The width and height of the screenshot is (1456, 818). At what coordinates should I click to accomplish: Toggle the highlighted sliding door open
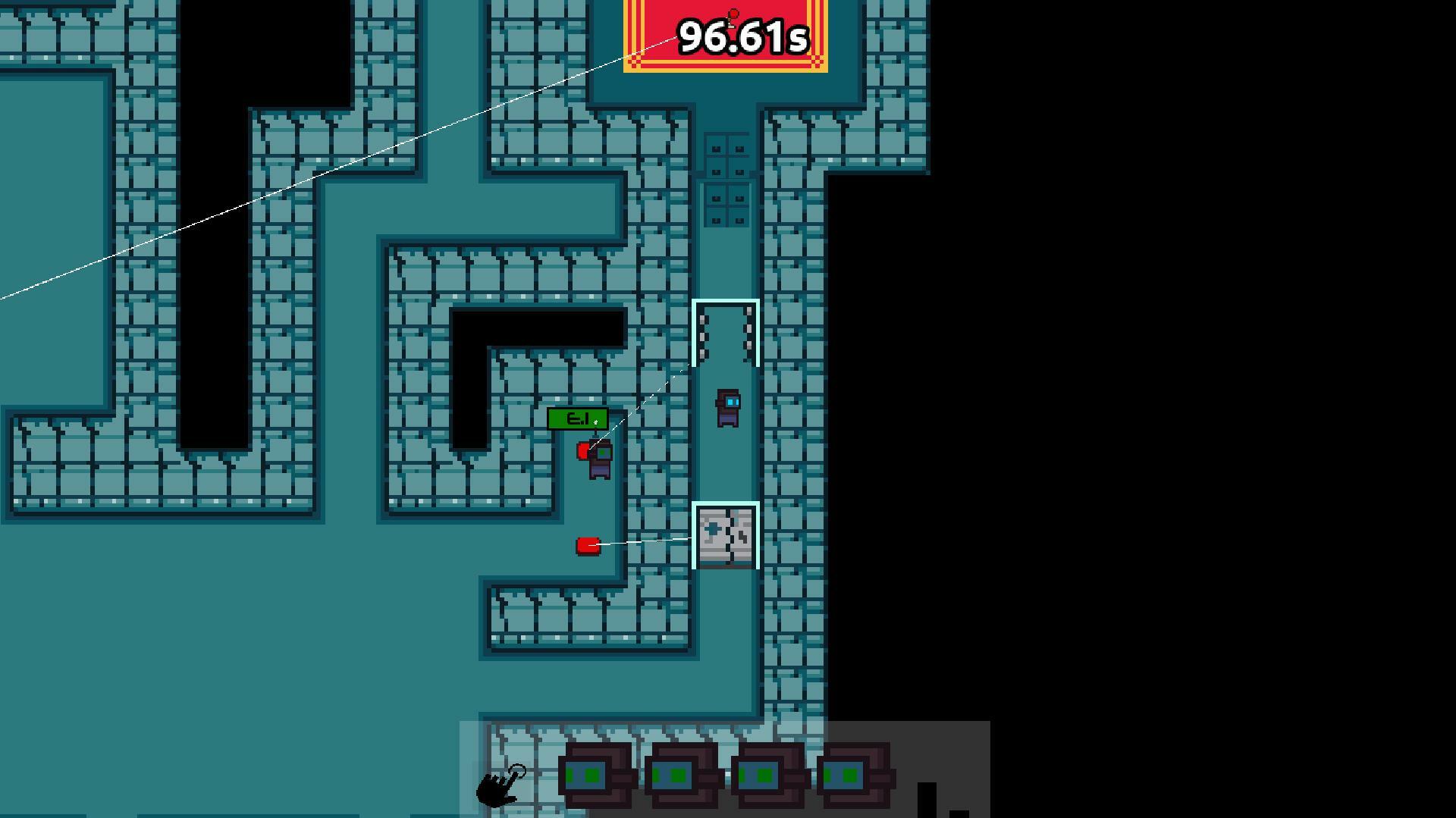coord(726,334)
